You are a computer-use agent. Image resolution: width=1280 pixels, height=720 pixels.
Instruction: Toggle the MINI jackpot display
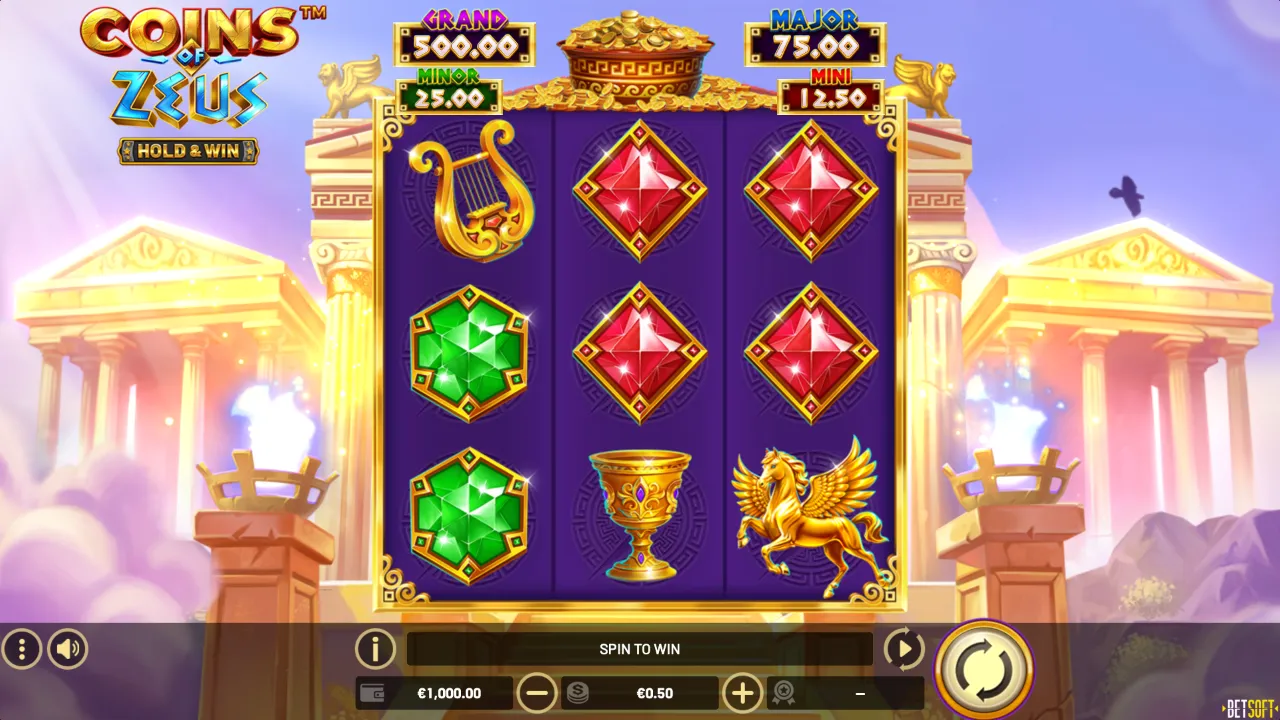point(831,89)
